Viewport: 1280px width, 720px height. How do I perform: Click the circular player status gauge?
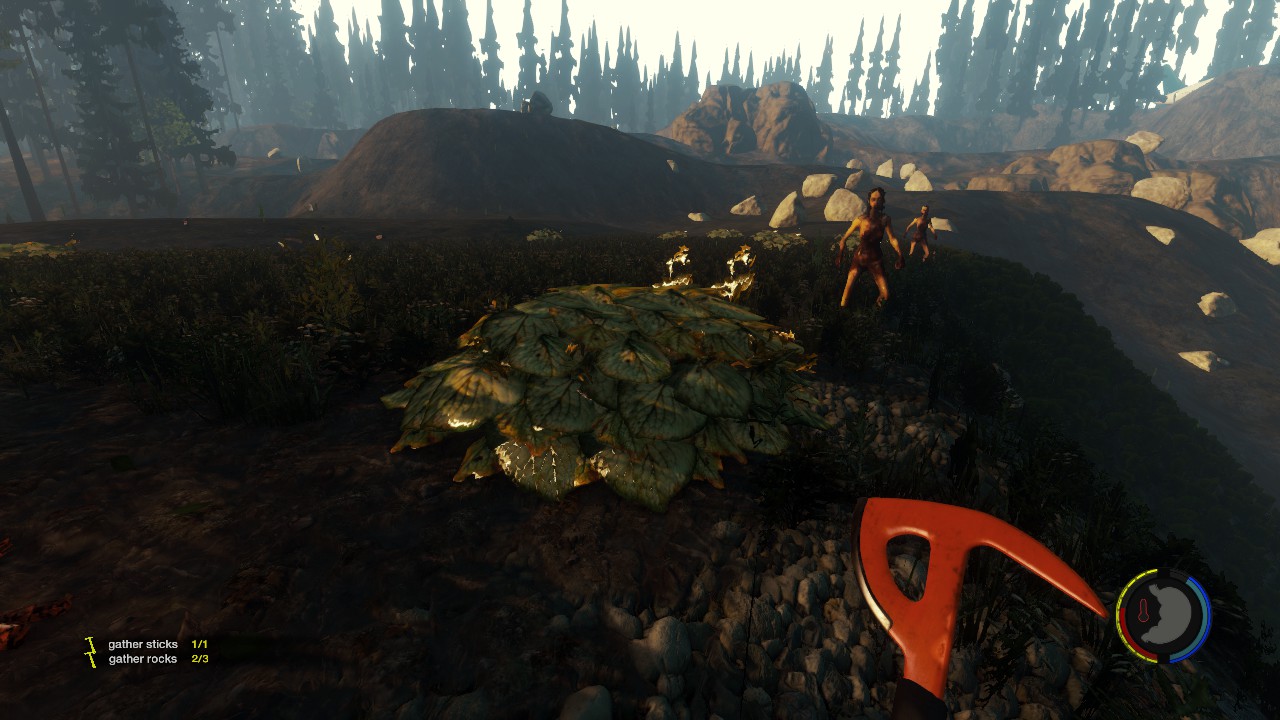click(x=1163, y=617)
